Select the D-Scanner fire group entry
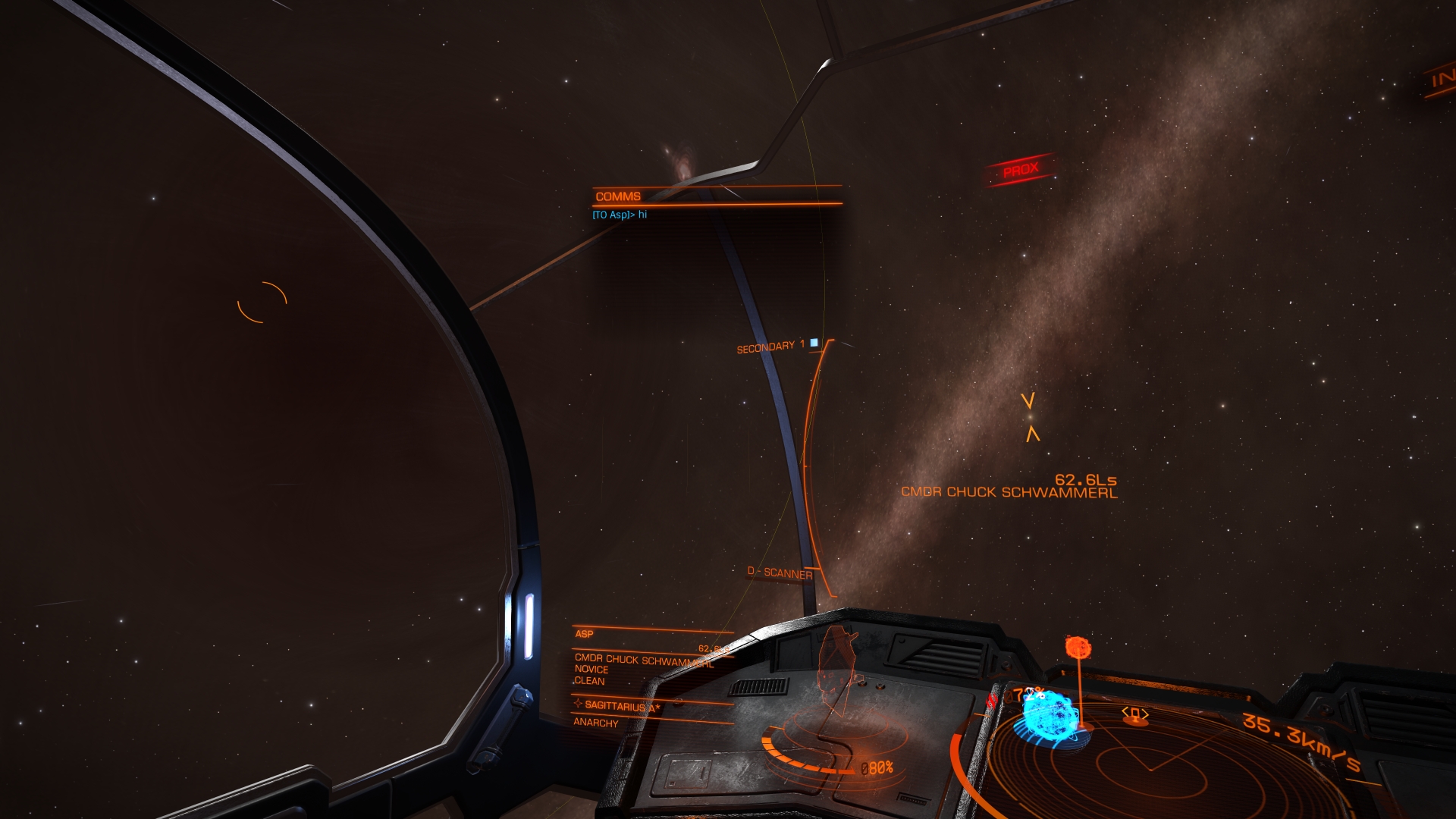 pos(780,573)
